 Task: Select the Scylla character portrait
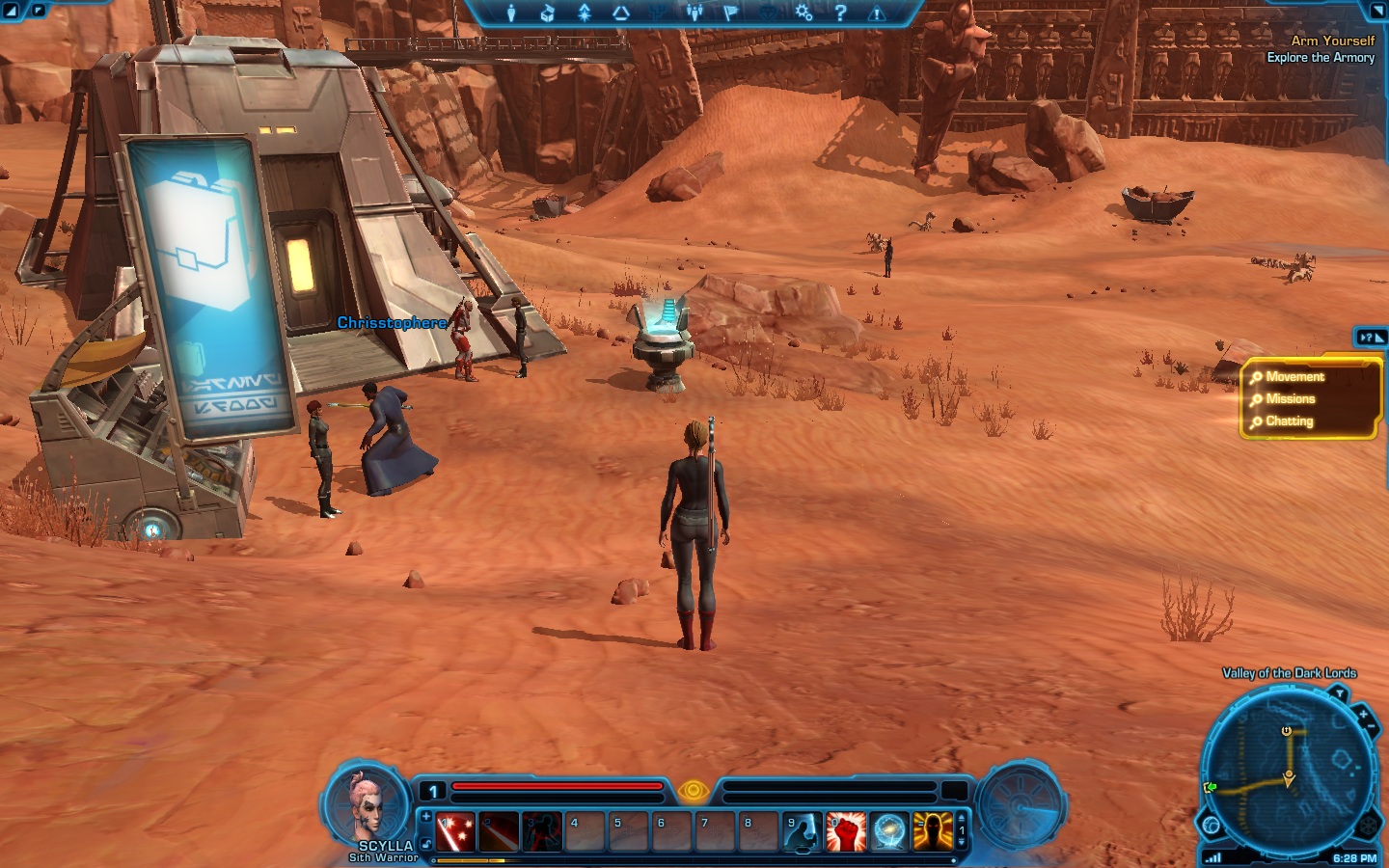[367, 805]
